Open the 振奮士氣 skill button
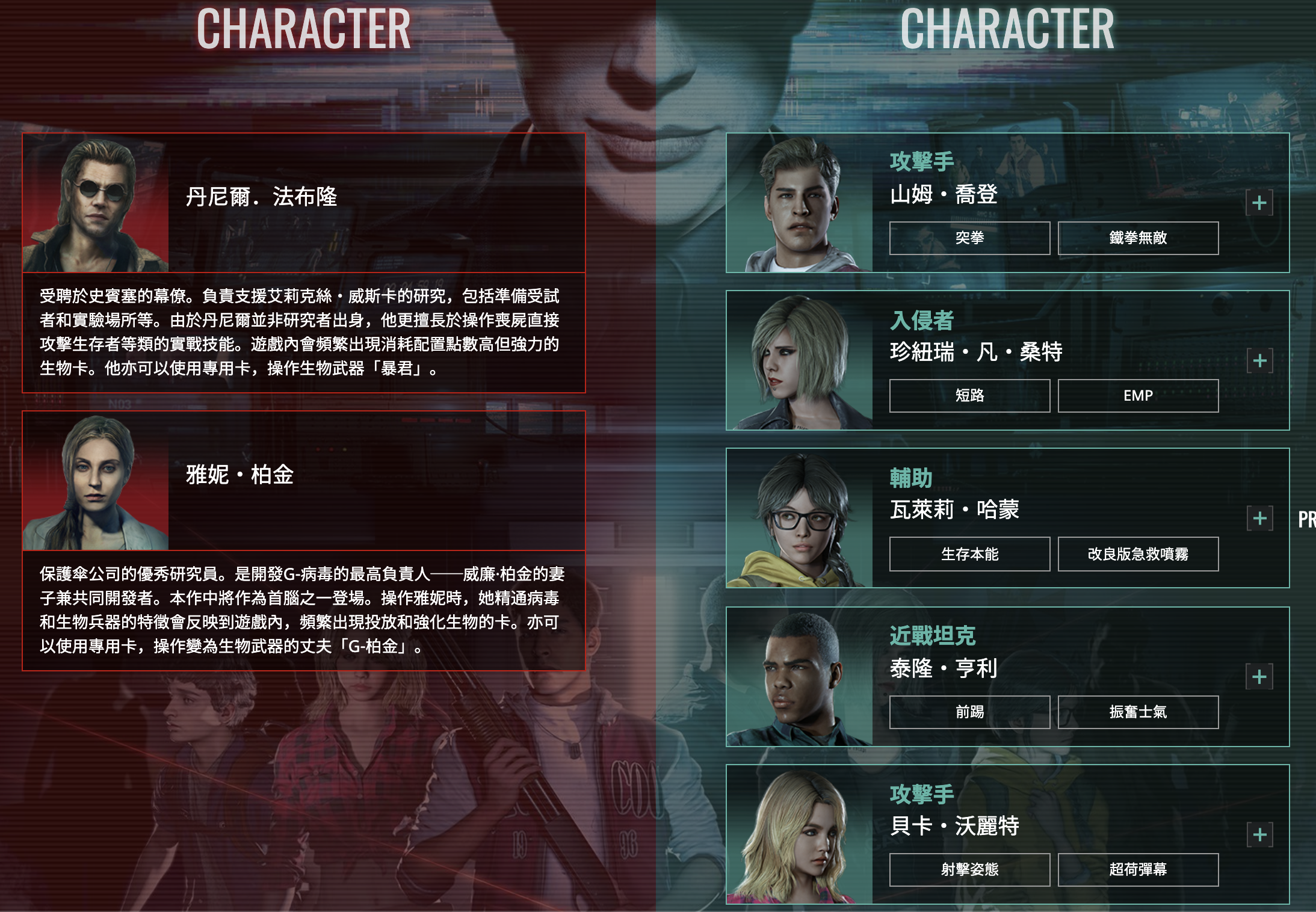The height and width of the screenshot is (912, 1316). pyautogui.click(x=1138, y=712)
